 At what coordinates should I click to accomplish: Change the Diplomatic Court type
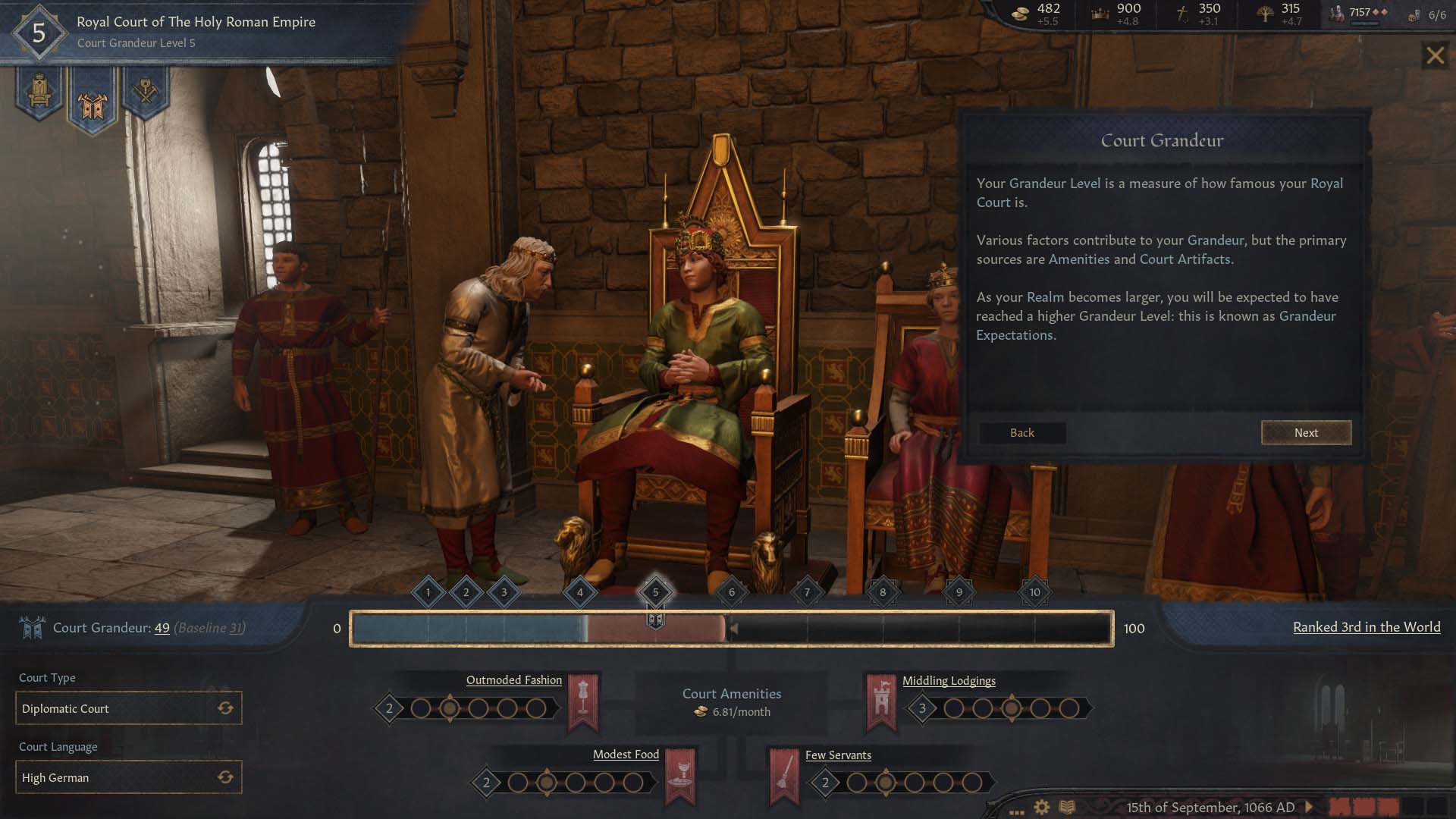pyautogui.click(x=225, y=708)
